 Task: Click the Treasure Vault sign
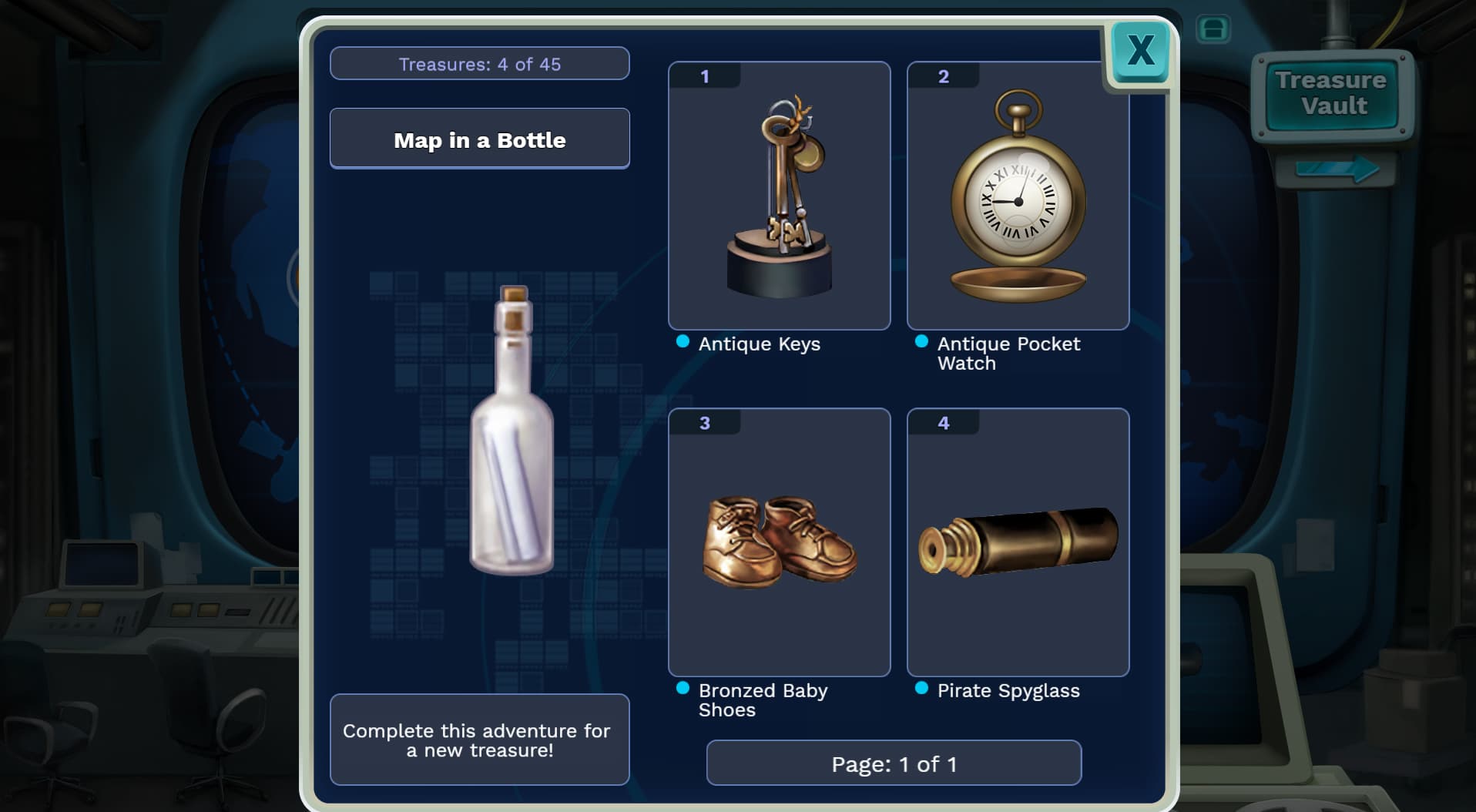tap(1331, 92)
